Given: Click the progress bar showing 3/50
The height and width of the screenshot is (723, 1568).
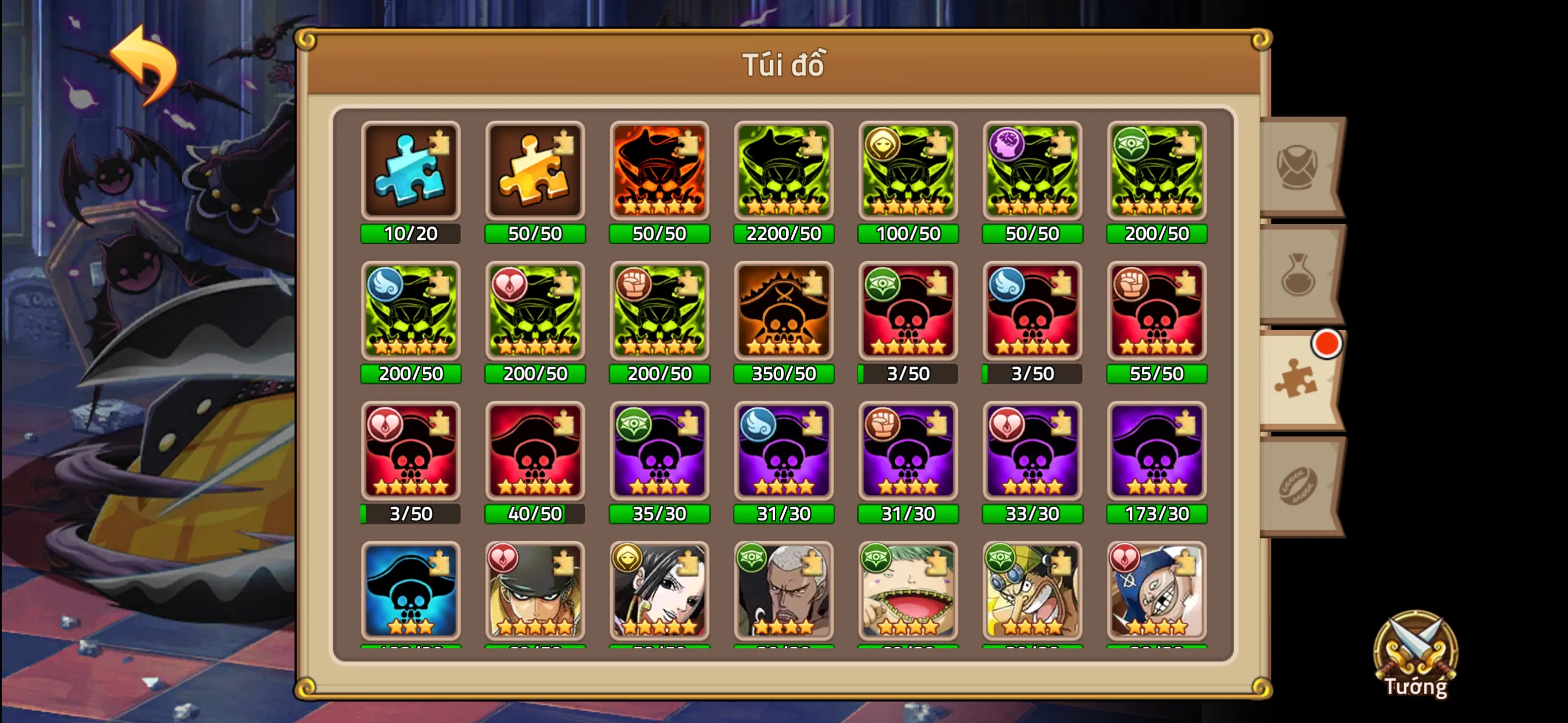Looking at the screenshot, I should (x=907, y=375).
